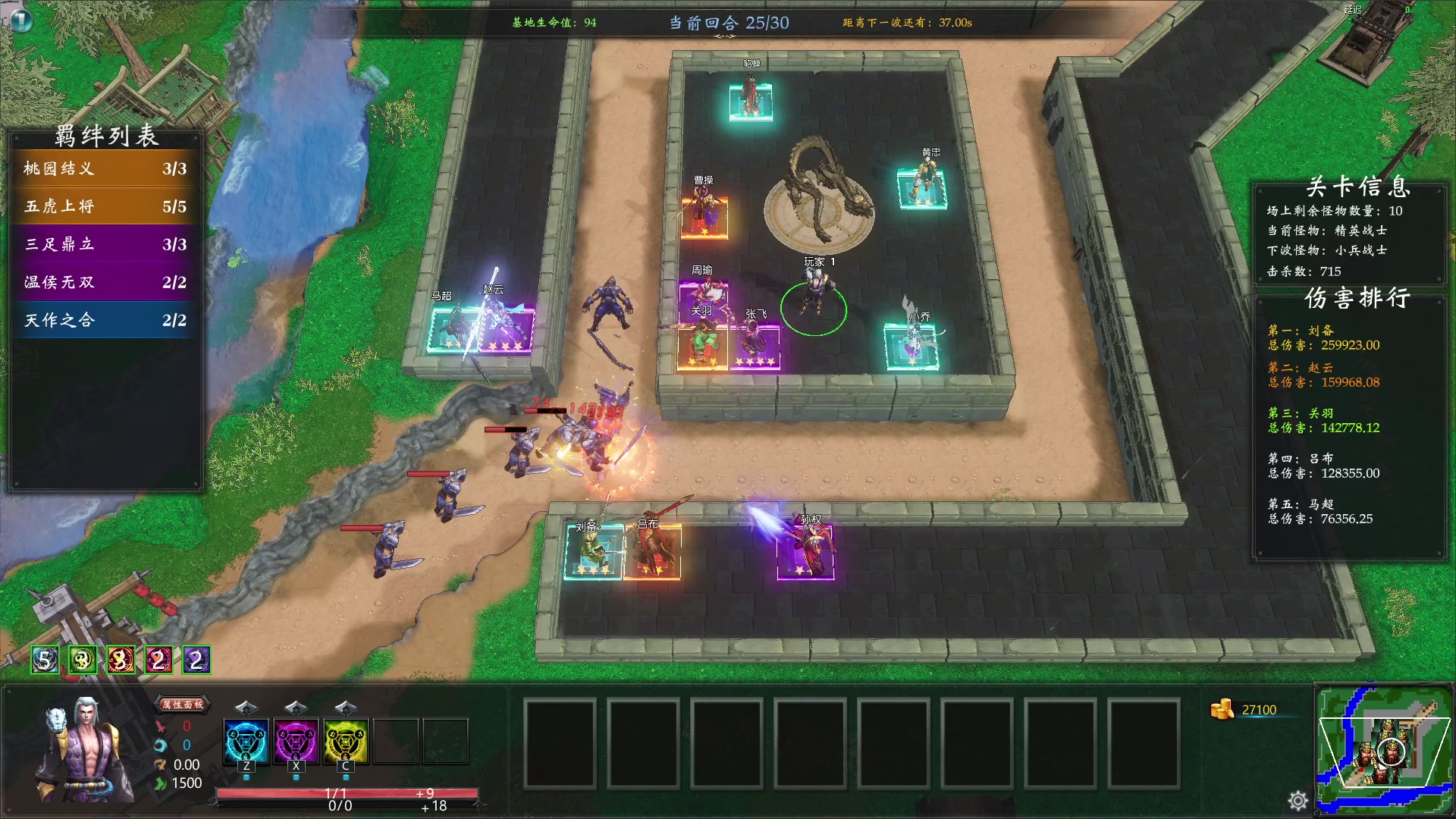Click the blue bond icon showing 5

[x=45, y=661]
